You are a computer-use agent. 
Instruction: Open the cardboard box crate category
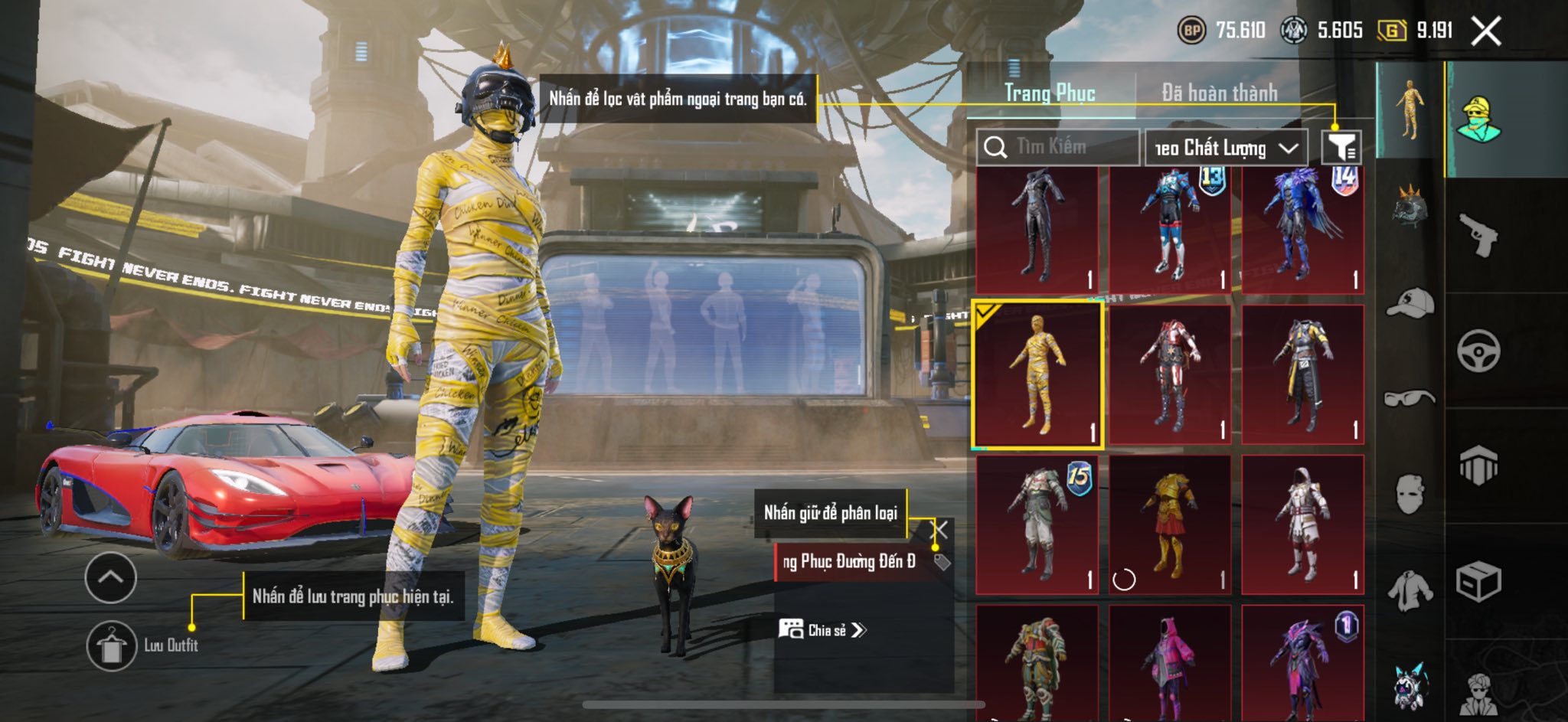pyautogui.click(x=1478, y=582)
